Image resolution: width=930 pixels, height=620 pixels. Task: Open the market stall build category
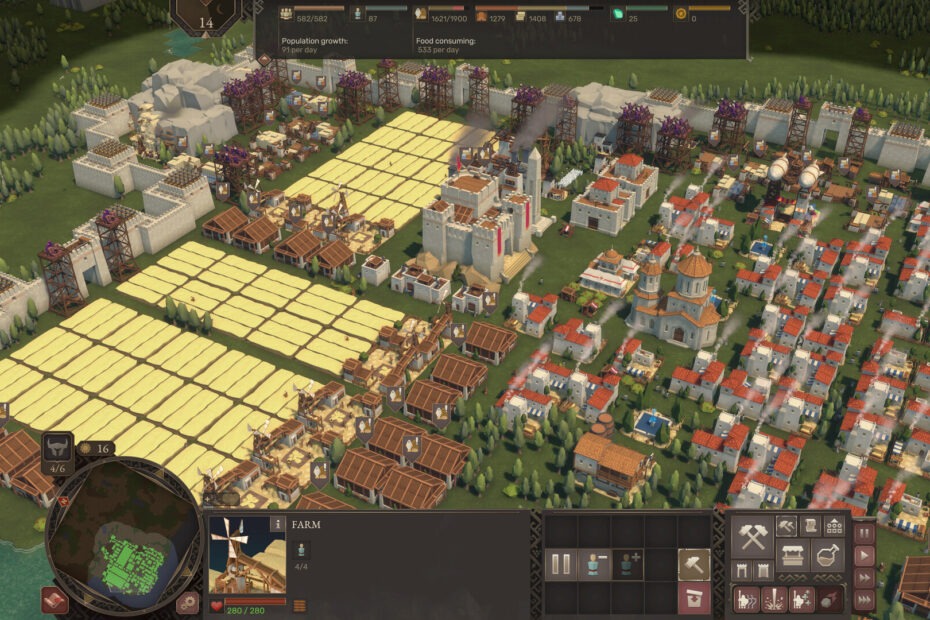[793, 554]
